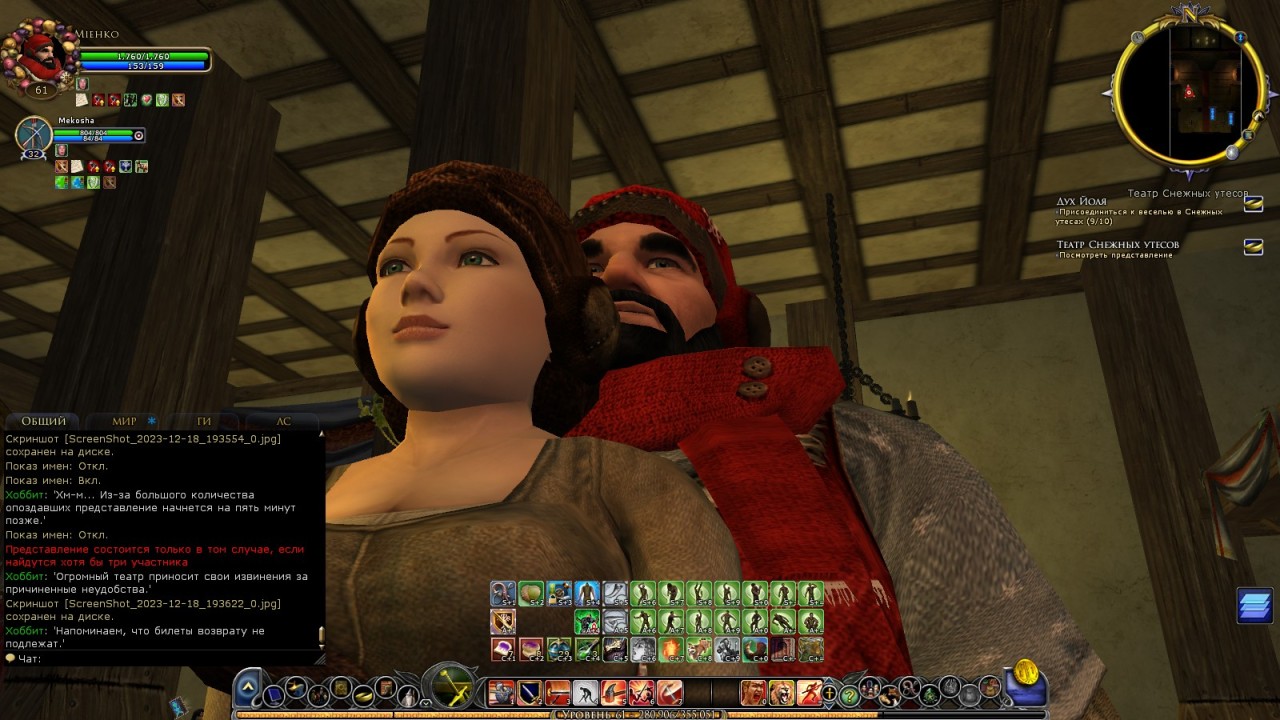Open the МИР chat tab
The width and height of the screenshot is (1280, 720).
[x=125, y=421]
